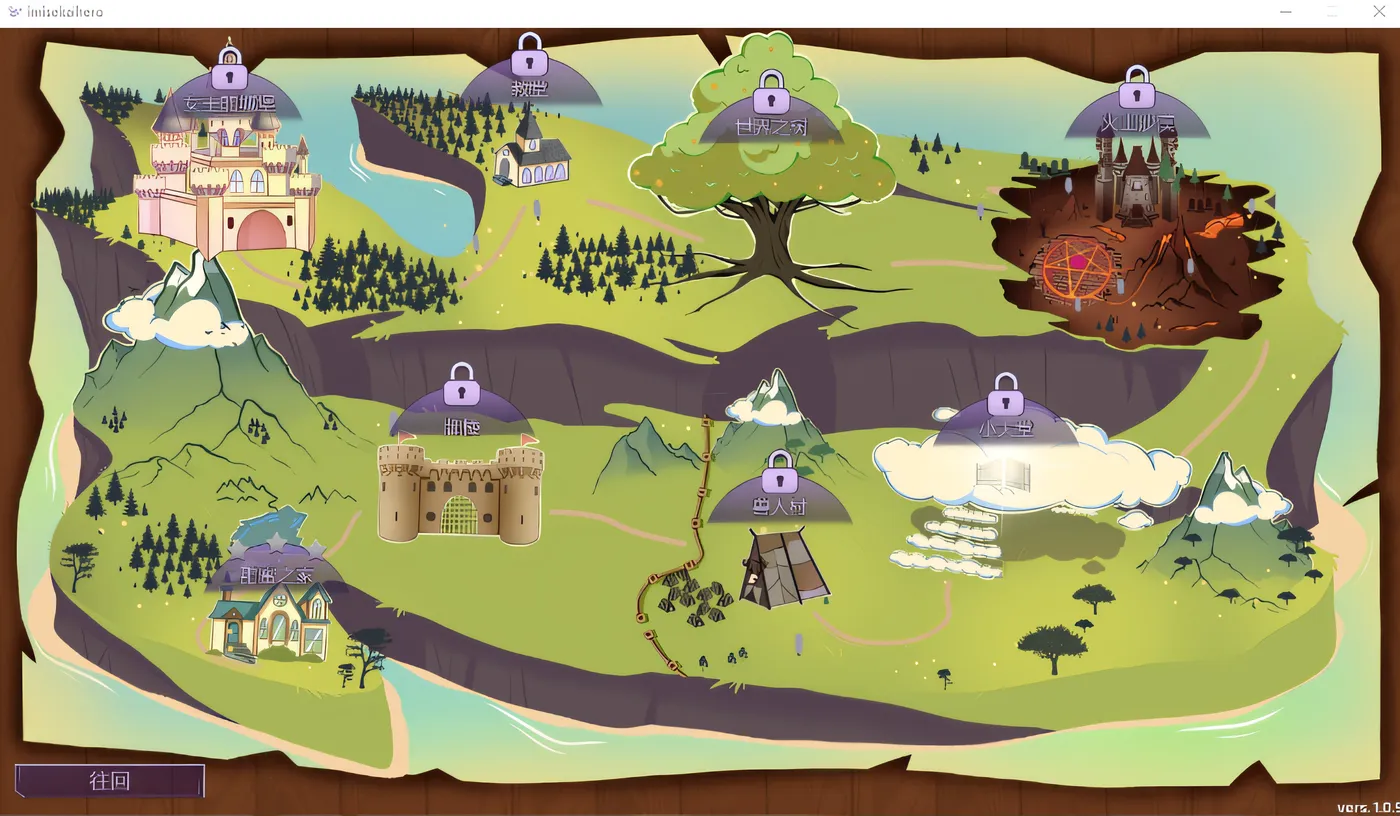Select the locked World Tree location marker
The width and height of the screenshot is (1400, 816).
tap(771, 120)
